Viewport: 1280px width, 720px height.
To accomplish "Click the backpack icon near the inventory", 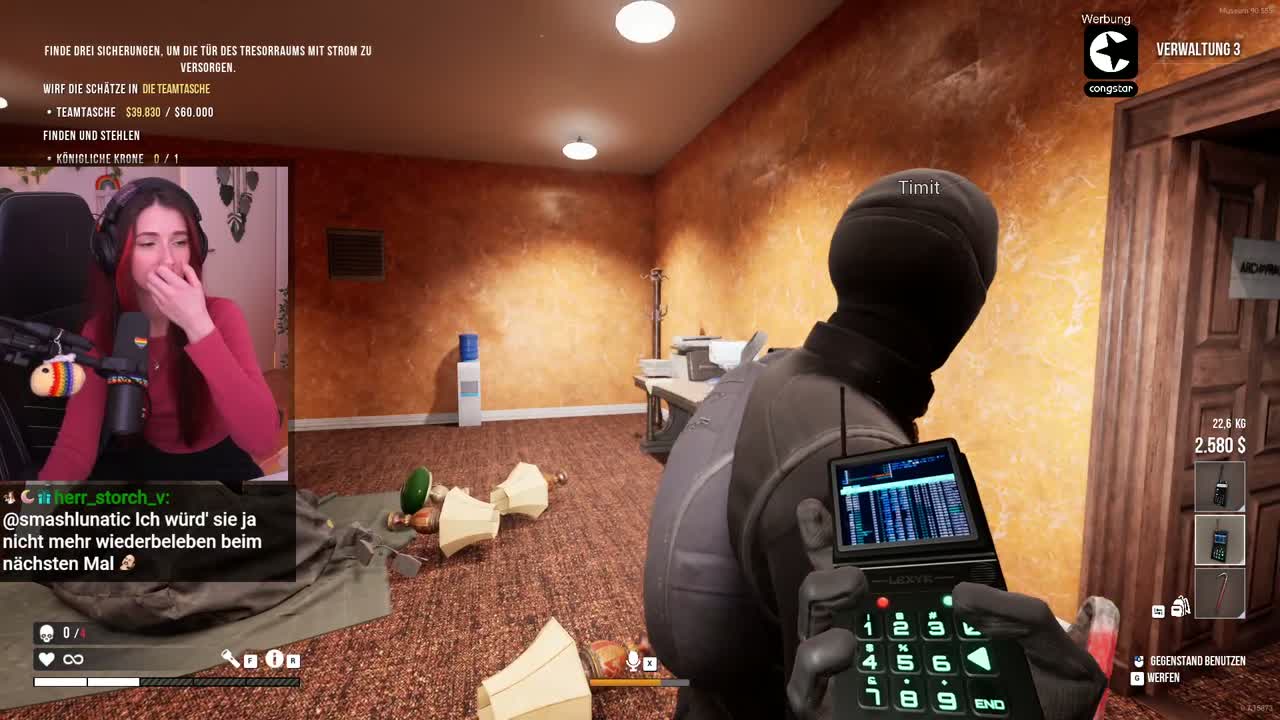I will 1180,607.
